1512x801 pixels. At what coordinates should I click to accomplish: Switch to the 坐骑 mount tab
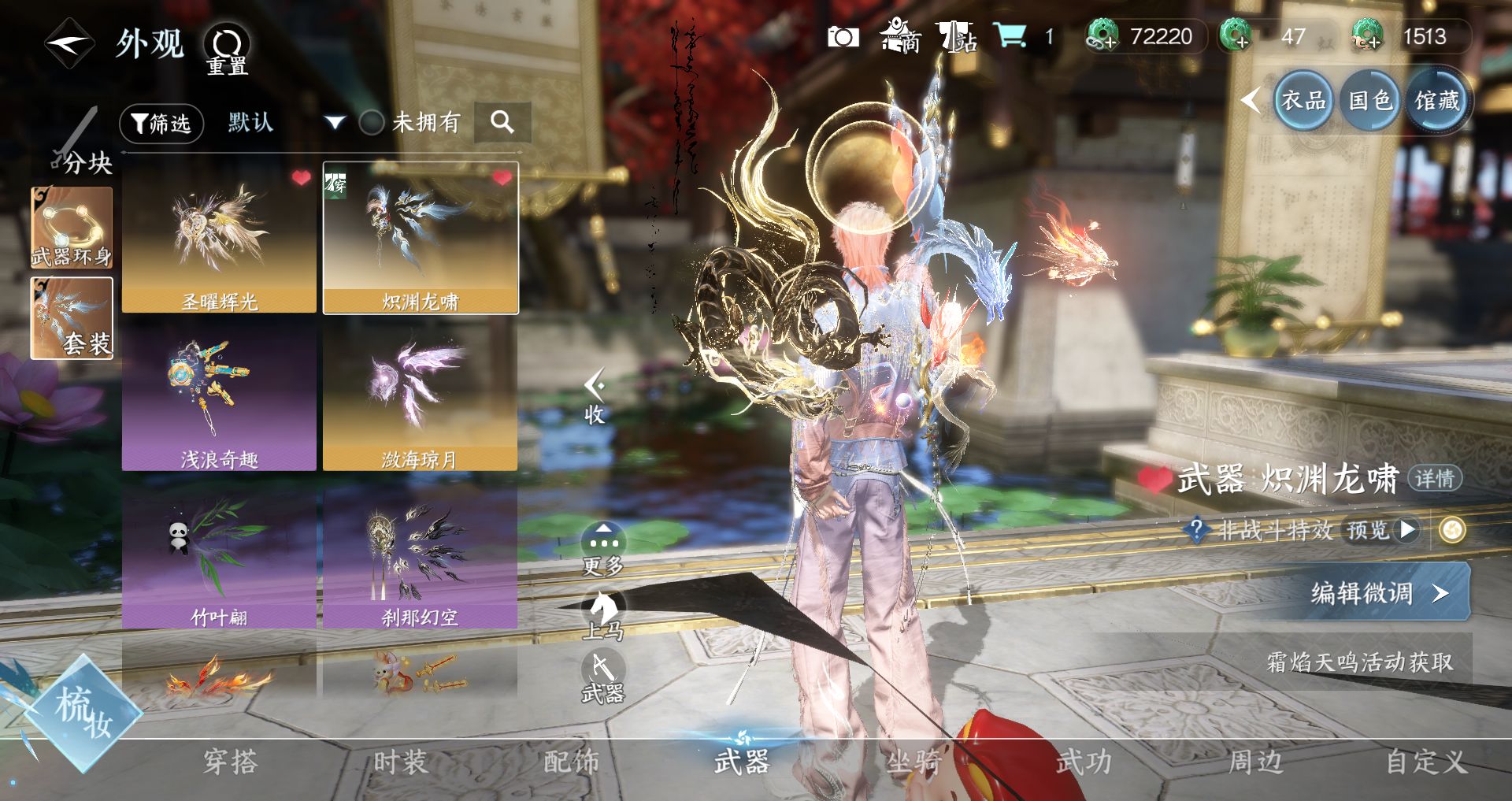(913, 762)
